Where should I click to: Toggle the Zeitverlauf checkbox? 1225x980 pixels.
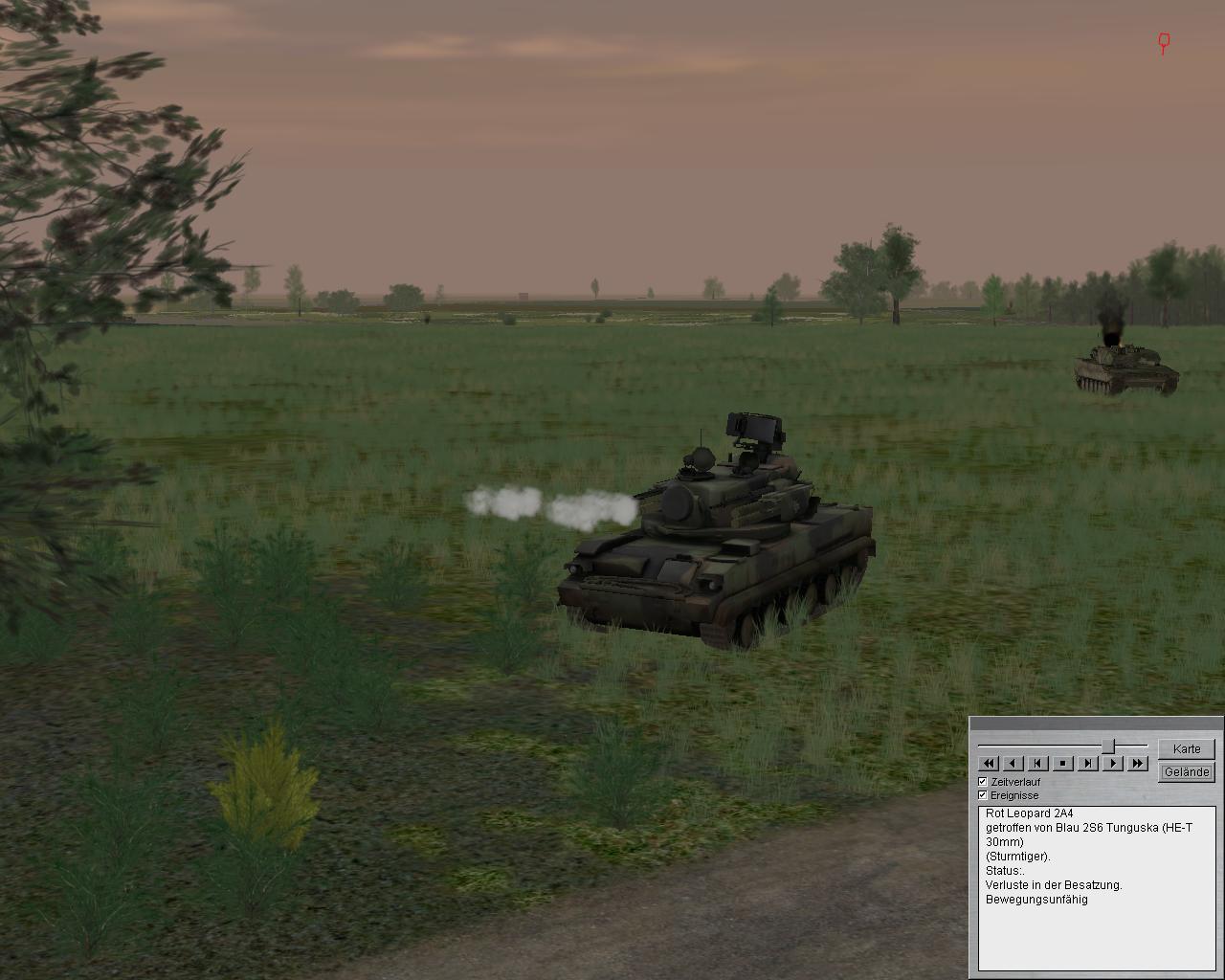point(983,782)
